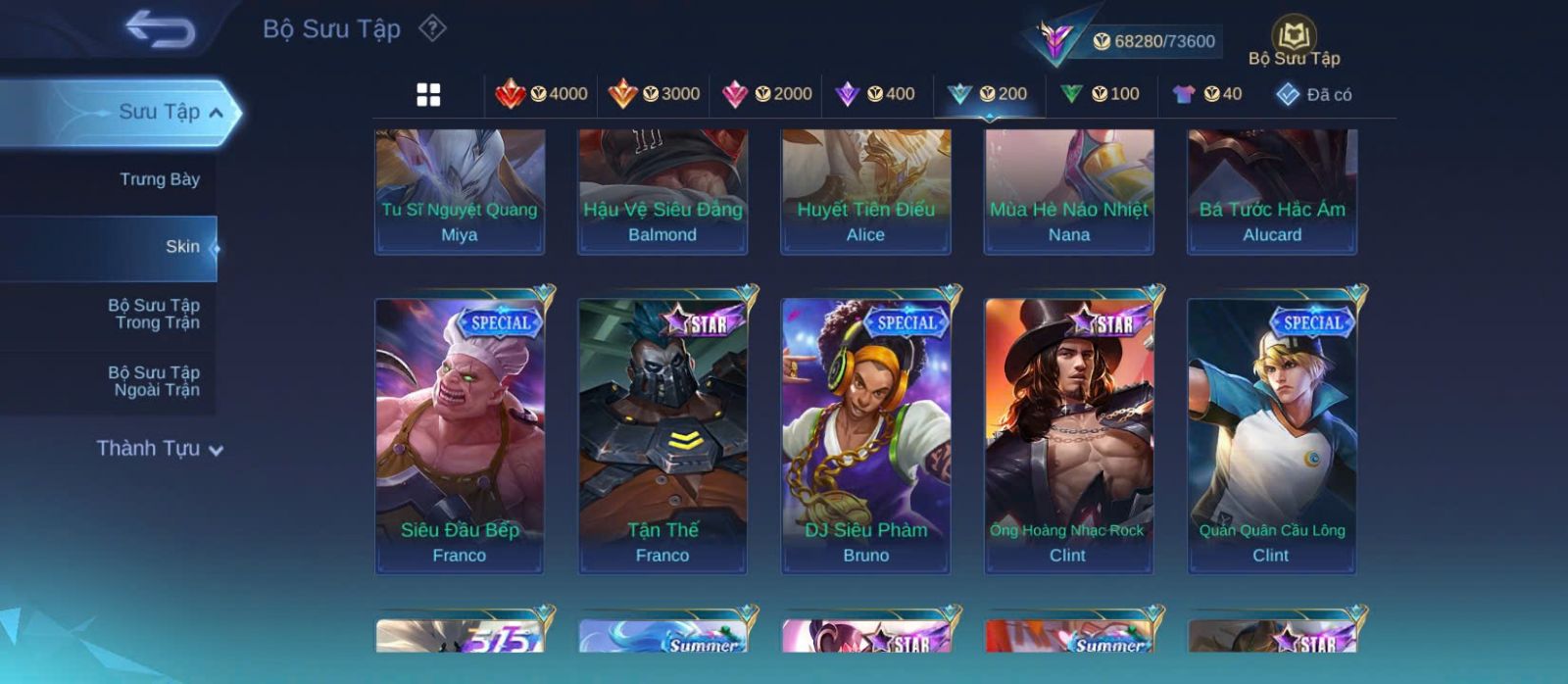Show all skins with grid filter
Image resolution: width=1568 pixels, height=684 pixels.
(428, 95)
